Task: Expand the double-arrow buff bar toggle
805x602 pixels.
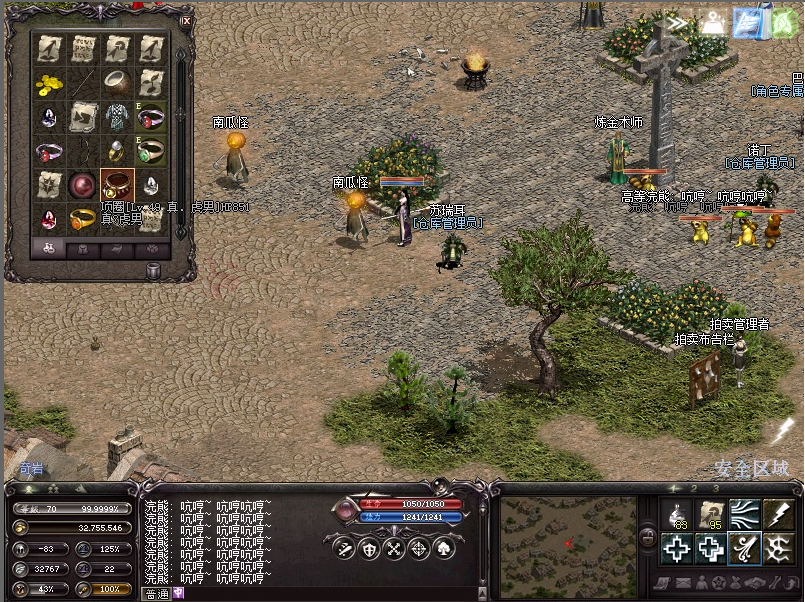Action: point(680,23)
